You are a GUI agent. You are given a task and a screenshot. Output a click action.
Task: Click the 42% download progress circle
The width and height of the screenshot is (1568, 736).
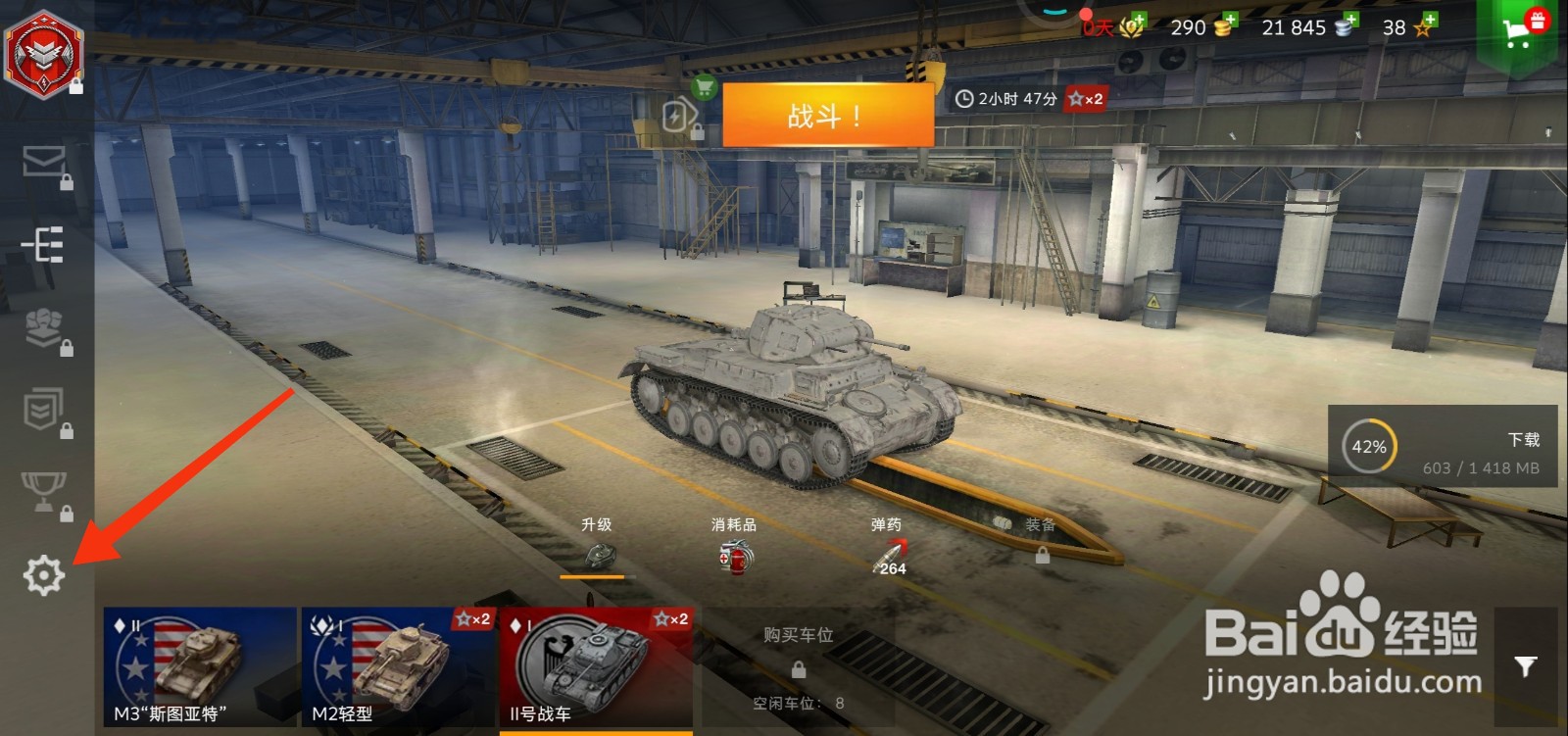click(x=1371, y=444)
